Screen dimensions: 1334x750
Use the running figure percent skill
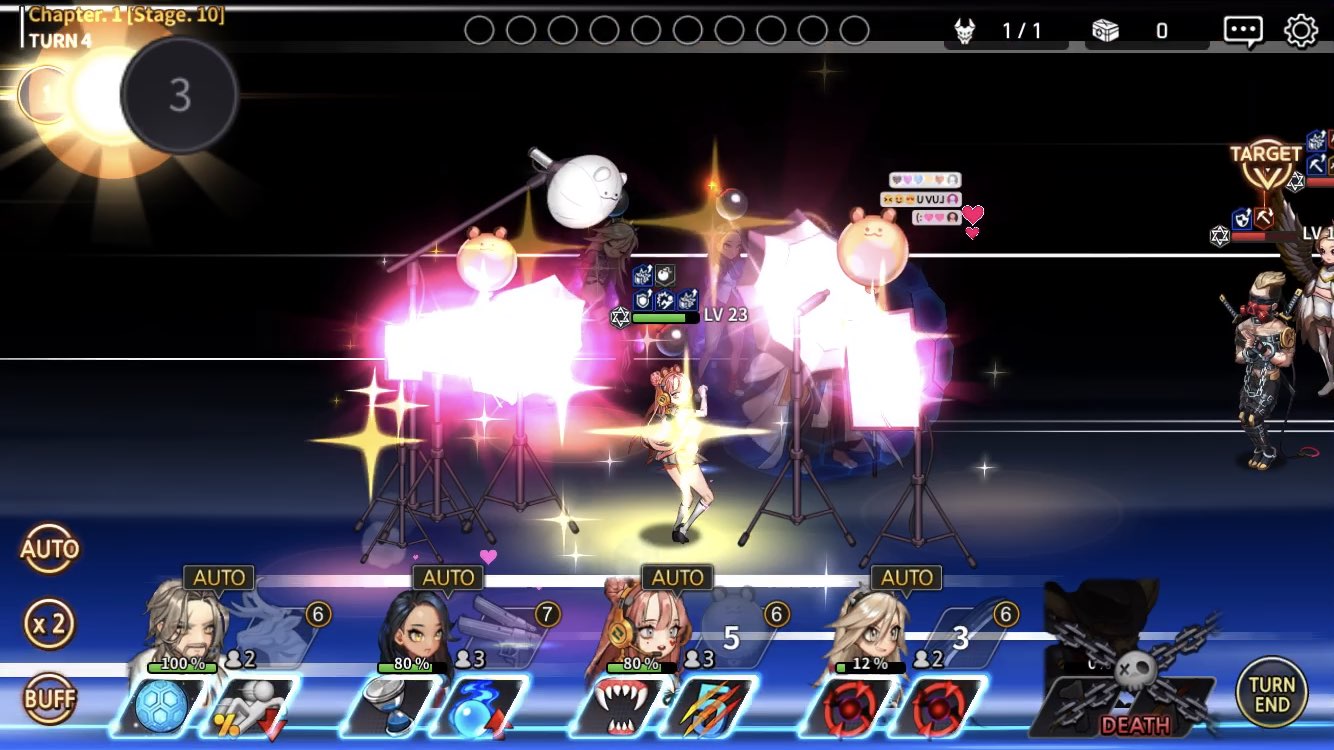(249, 708)
